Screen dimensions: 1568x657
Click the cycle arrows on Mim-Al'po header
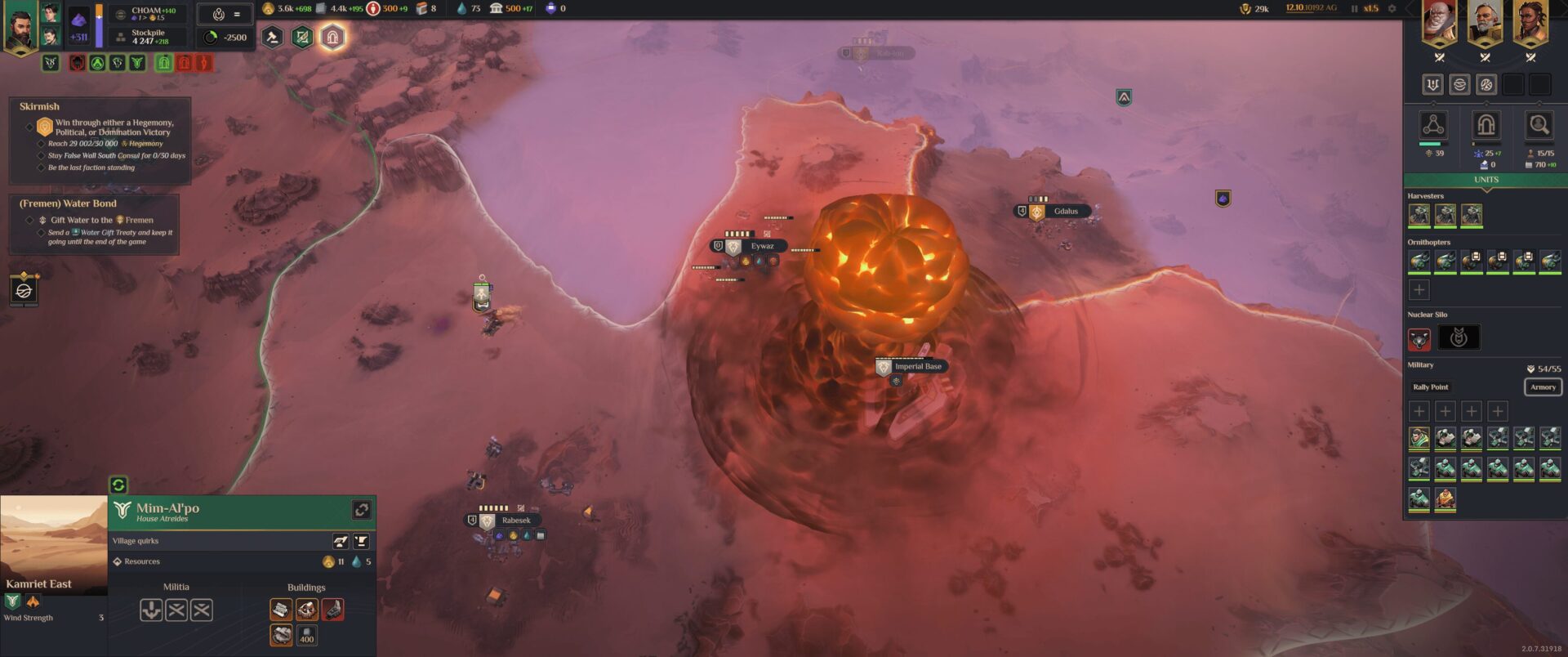point(362,510)
